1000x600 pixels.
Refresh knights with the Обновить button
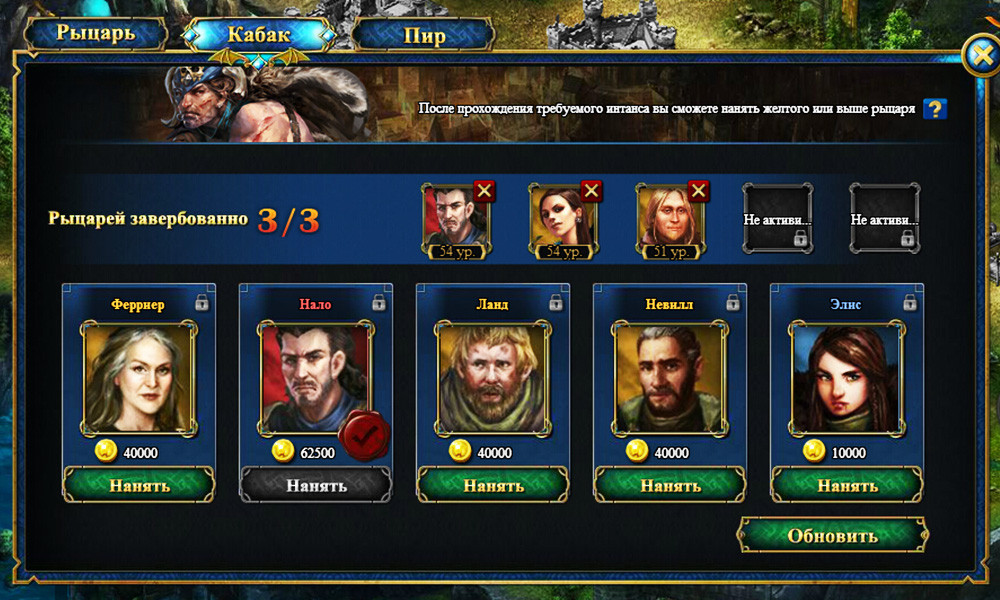pos(832,535)
